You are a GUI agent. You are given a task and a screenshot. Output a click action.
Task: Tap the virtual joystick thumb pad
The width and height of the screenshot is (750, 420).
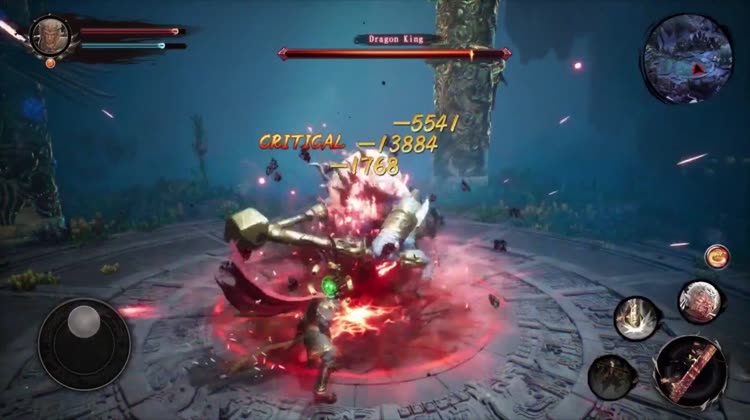[84, 322]
